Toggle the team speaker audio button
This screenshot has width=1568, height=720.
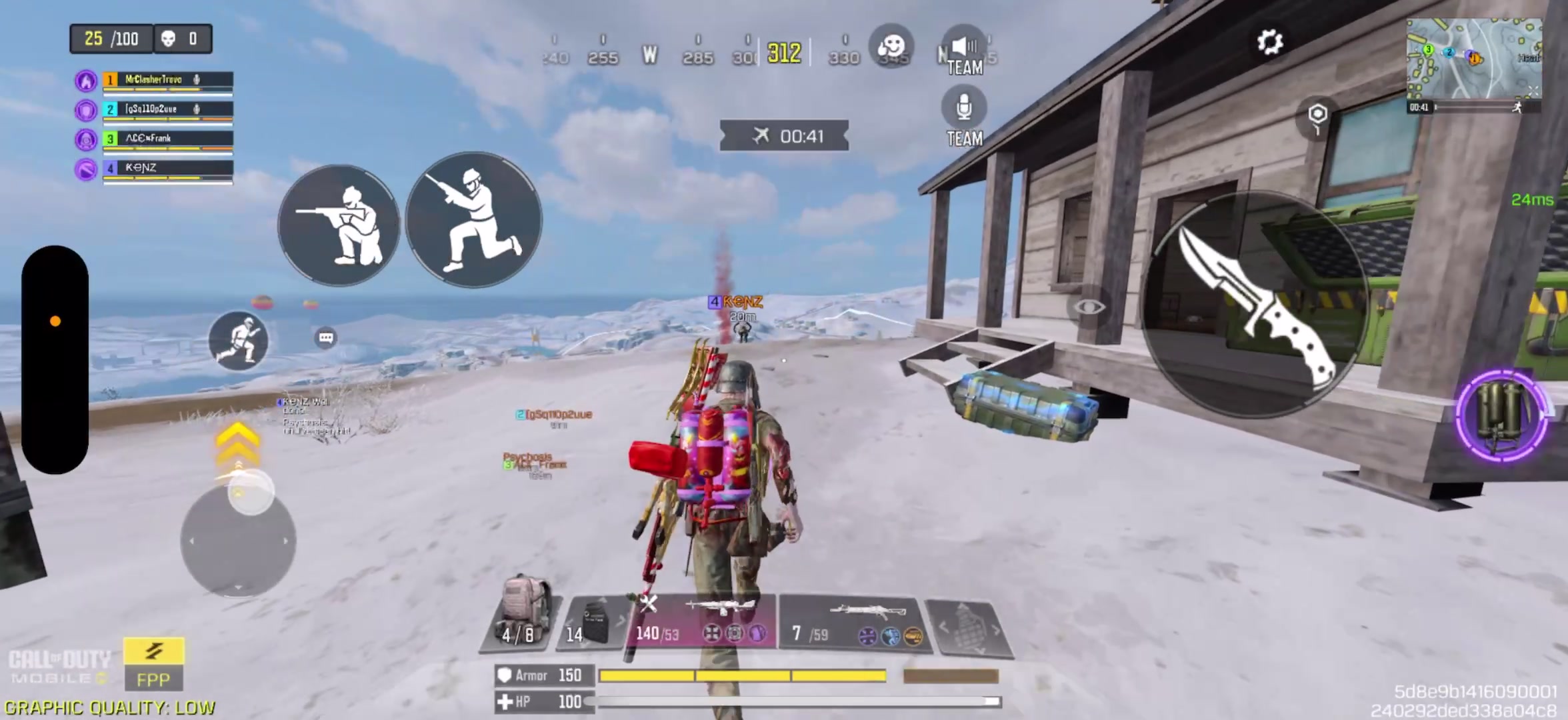pyautogui.click(x=964, y=49)
